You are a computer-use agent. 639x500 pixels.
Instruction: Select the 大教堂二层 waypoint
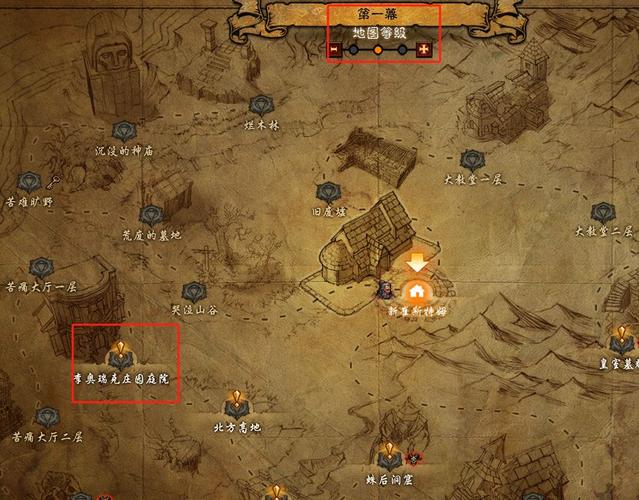(603, 211)
